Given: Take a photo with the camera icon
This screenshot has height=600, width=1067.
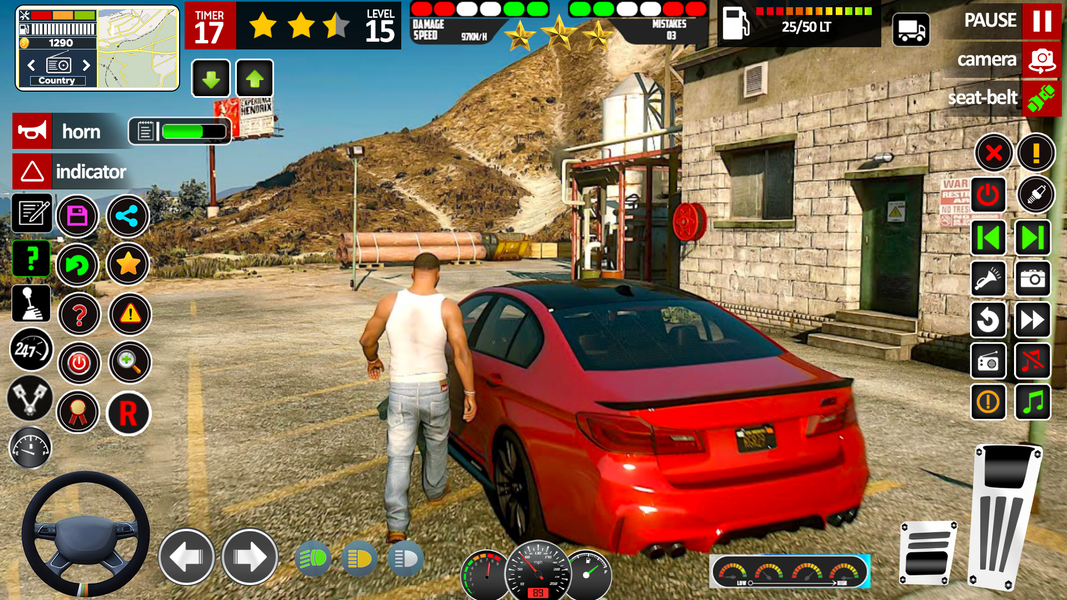Looking at the screenshot, I should pos(1033,279).
